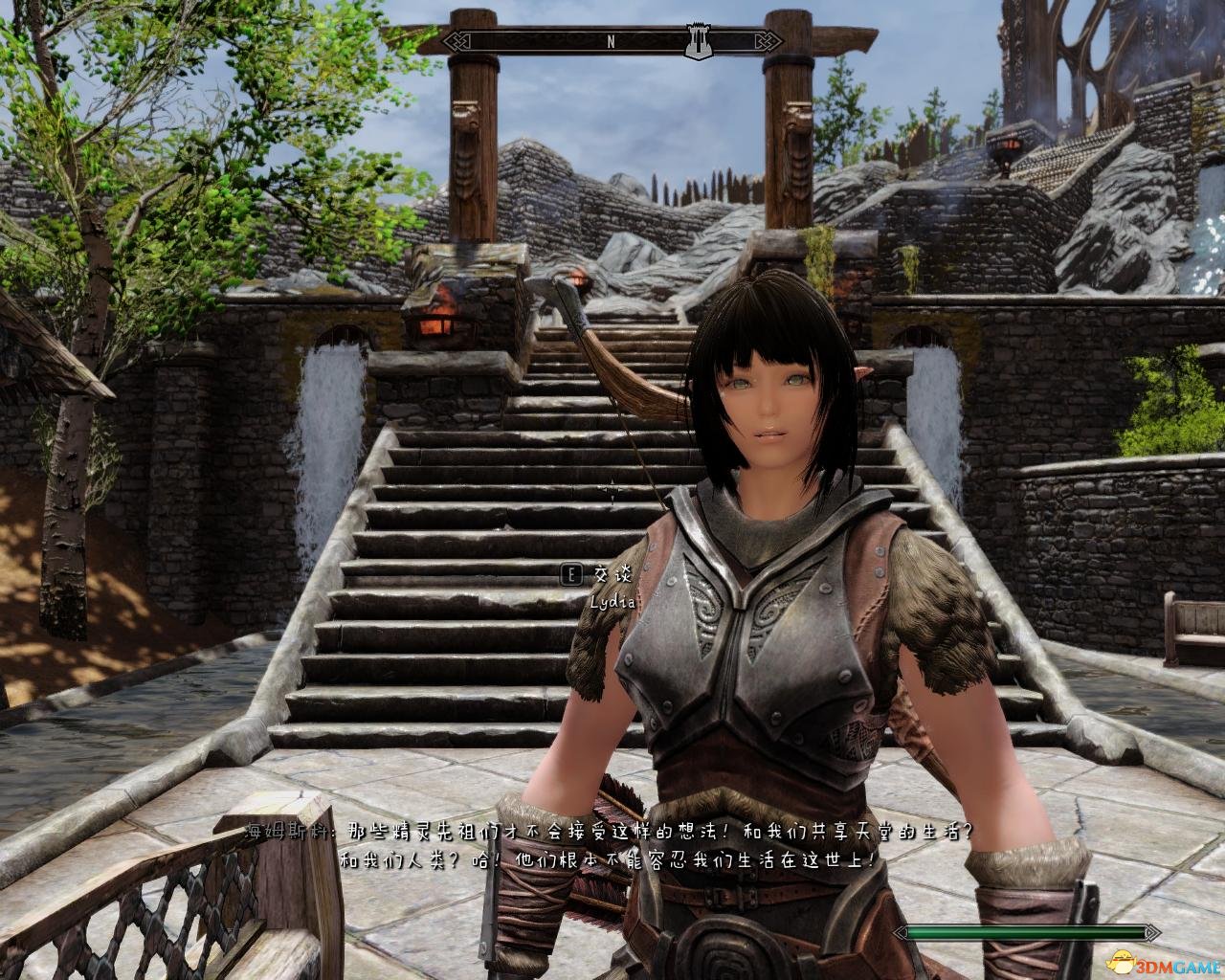The image size is (1225, 980).
Task: Click the location marker icon on the compass
Action: pyautogui.click(x=697, y=42)
